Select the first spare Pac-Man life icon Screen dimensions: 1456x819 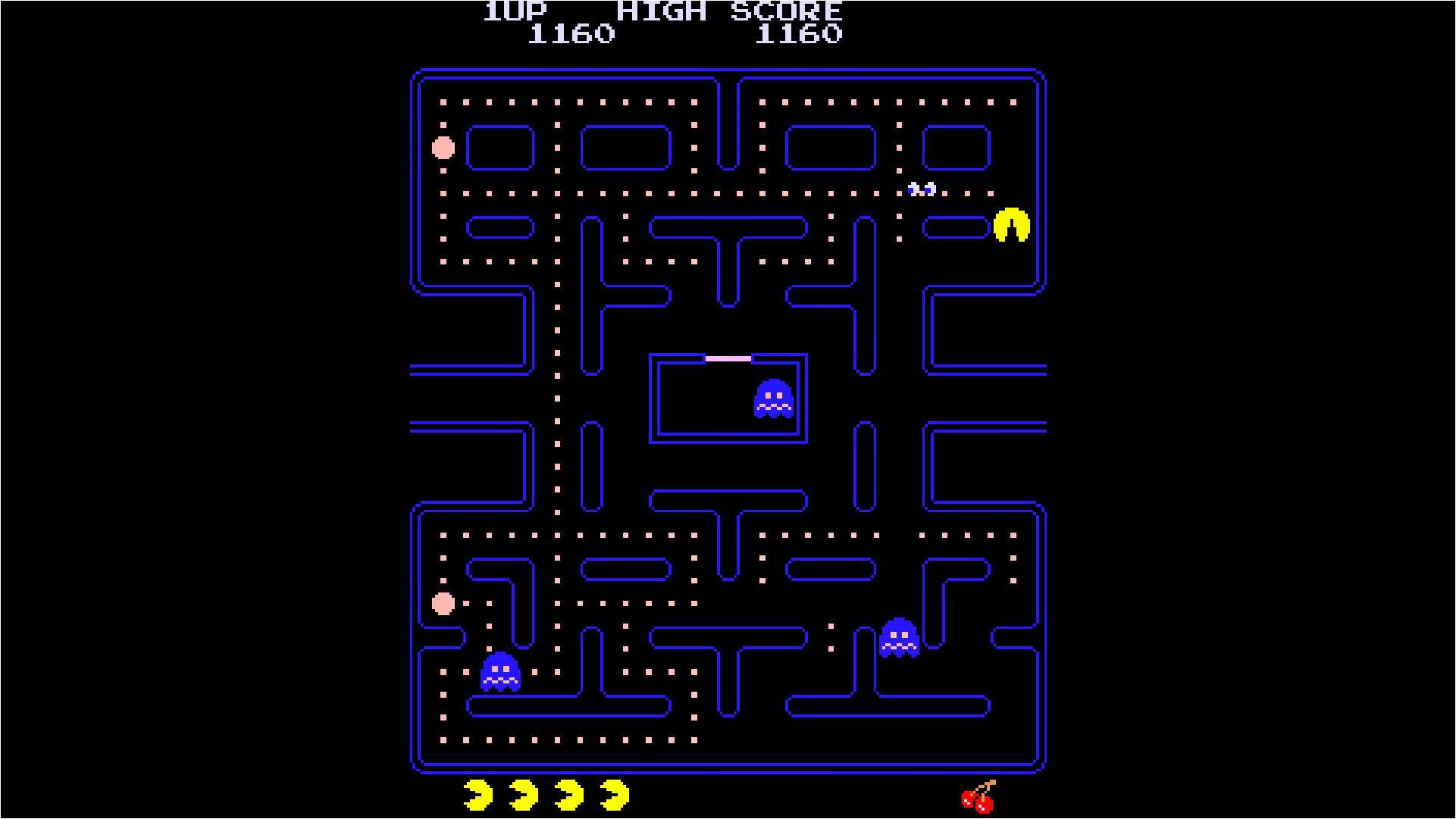coord(478,794)
